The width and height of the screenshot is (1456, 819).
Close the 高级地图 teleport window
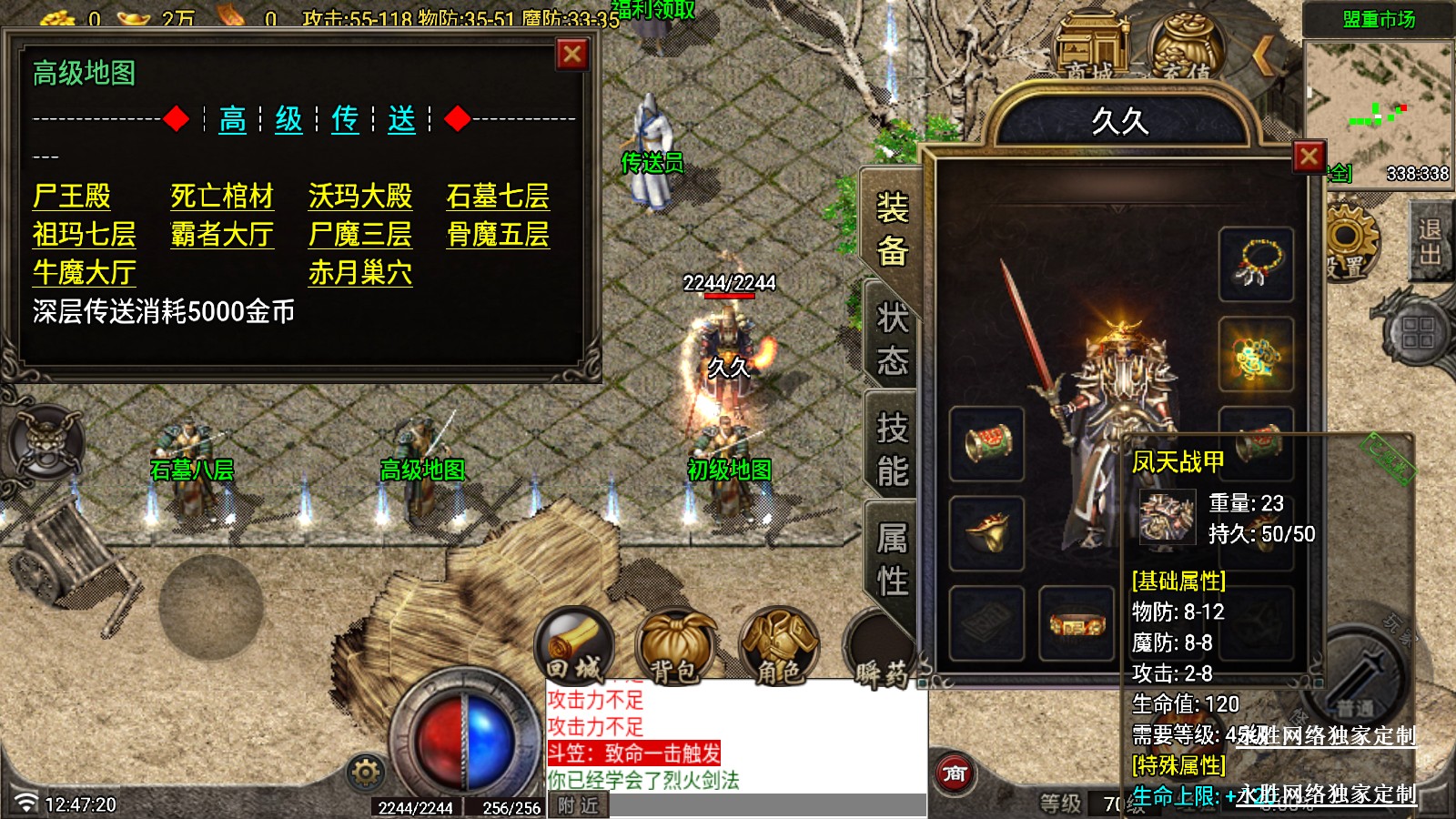(x=572, y=55)
